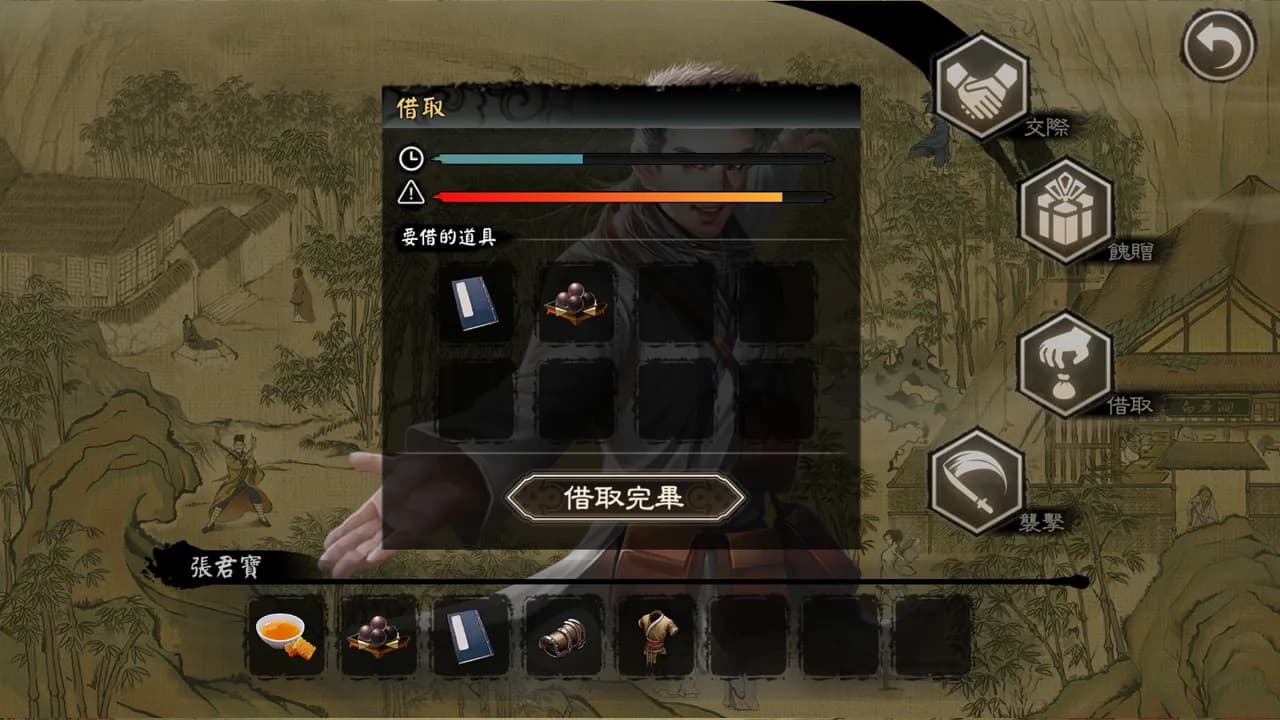The width and height of the screenshot is (1280, 720).
Task: Open the 交際 handshake action
Action: point(980,86)
